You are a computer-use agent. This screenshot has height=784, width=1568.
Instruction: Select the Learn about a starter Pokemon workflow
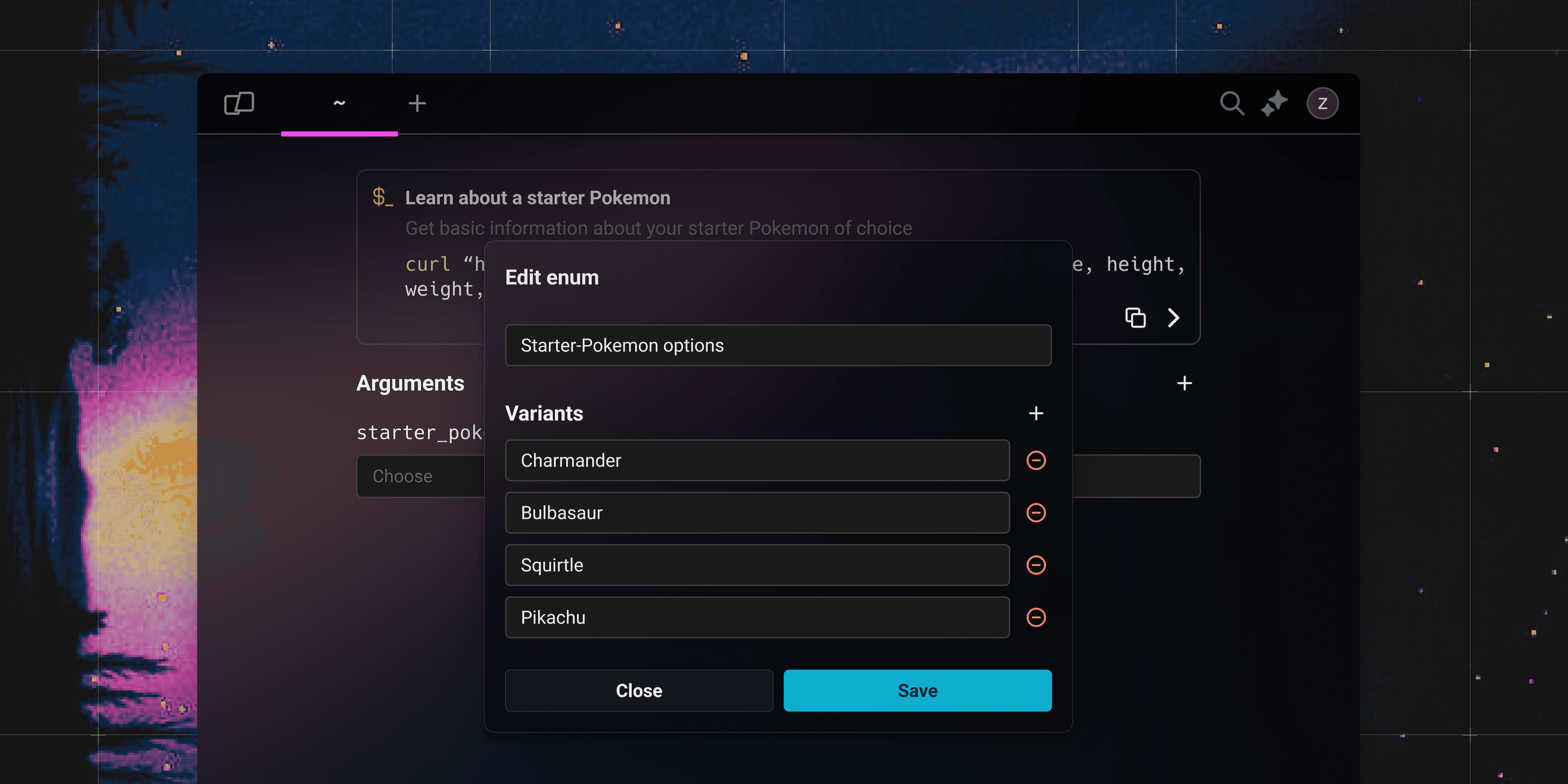tap(538, 197)
